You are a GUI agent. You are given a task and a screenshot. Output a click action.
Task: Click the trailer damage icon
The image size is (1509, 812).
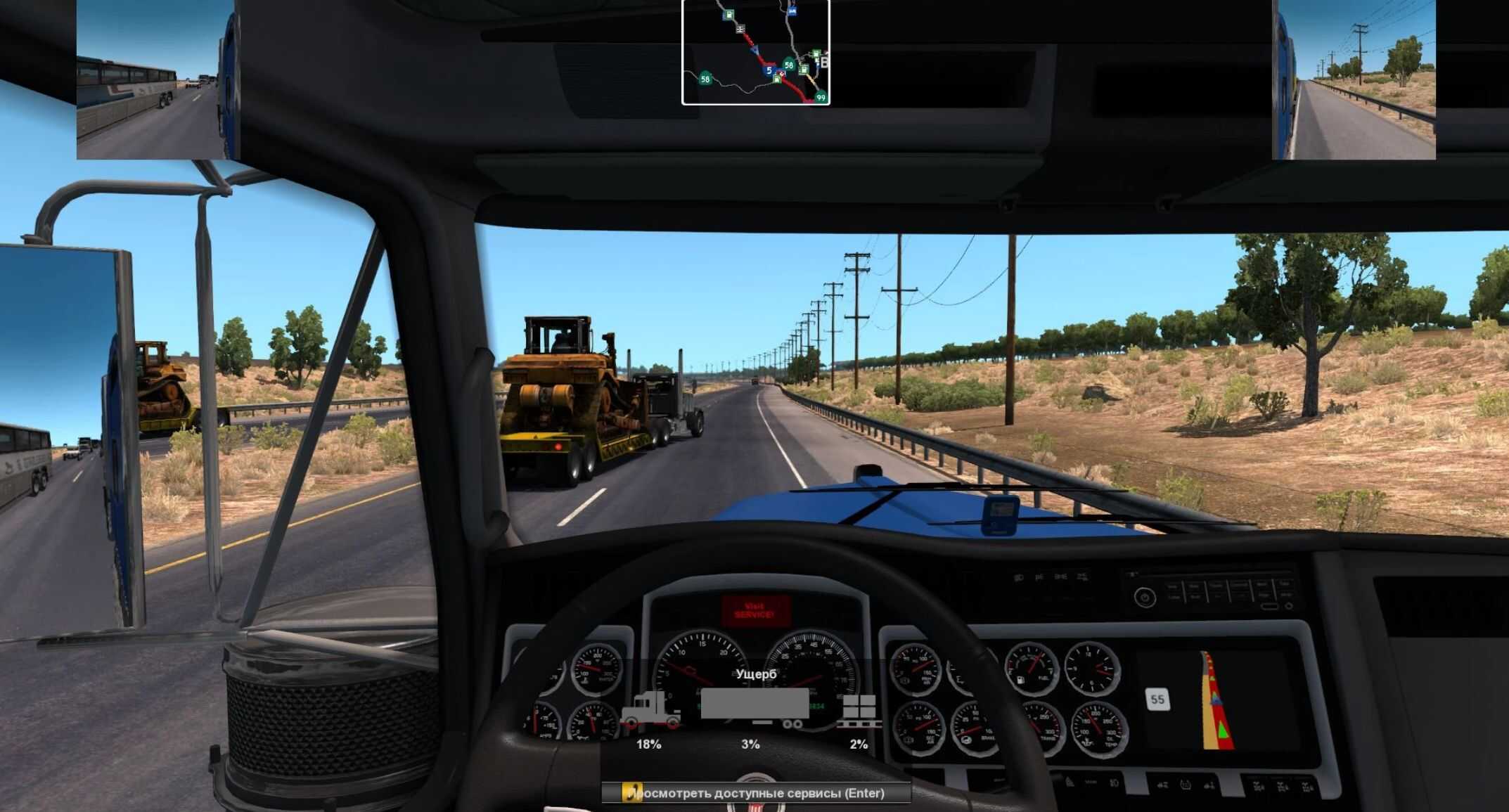coord(754,706)
